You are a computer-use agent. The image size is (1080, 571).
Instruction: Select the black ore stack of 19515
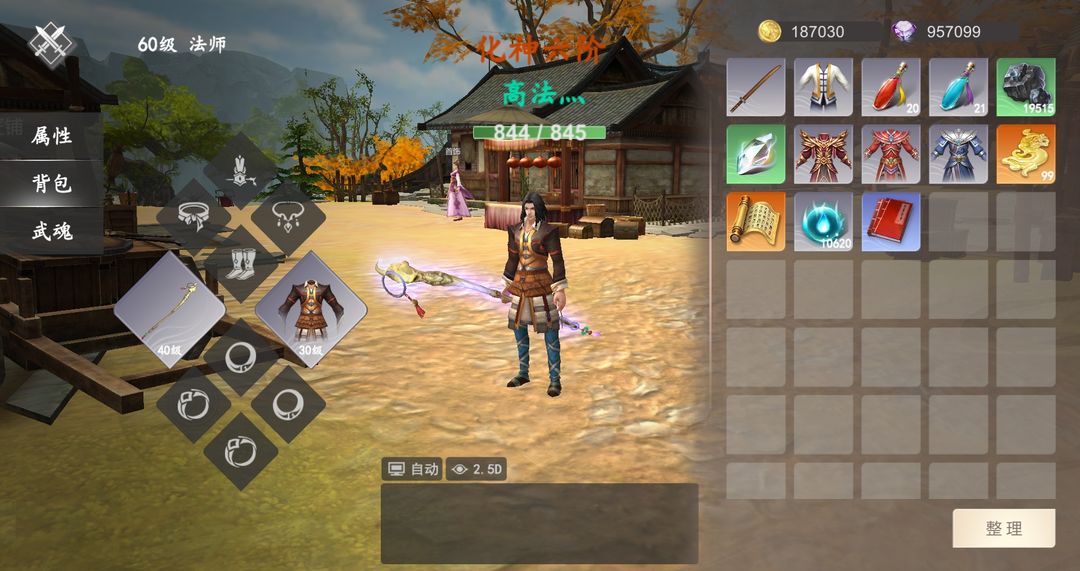pos(1025,87)
